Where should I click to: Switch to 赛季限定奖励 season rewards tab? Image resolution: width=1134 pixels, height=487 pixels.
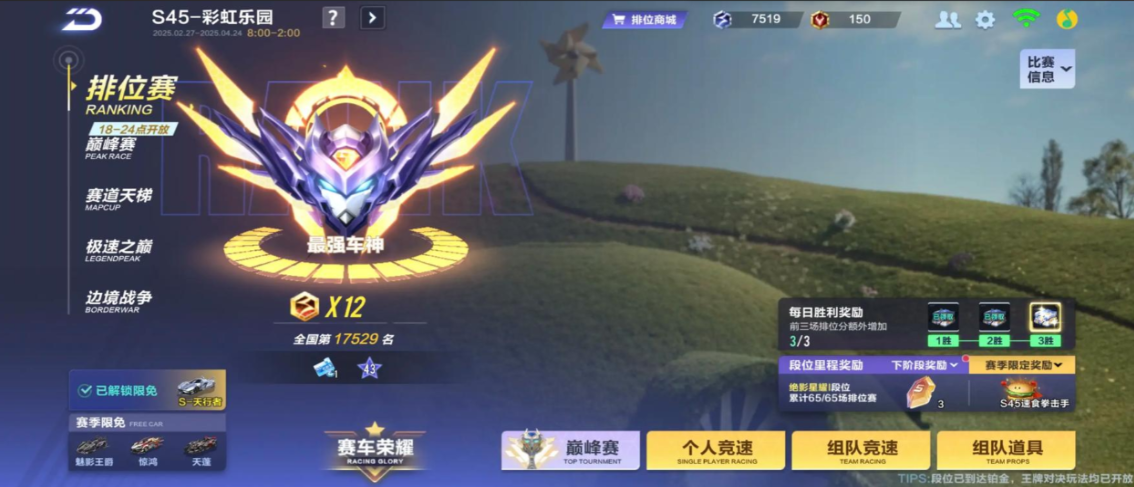point(1021,365)
